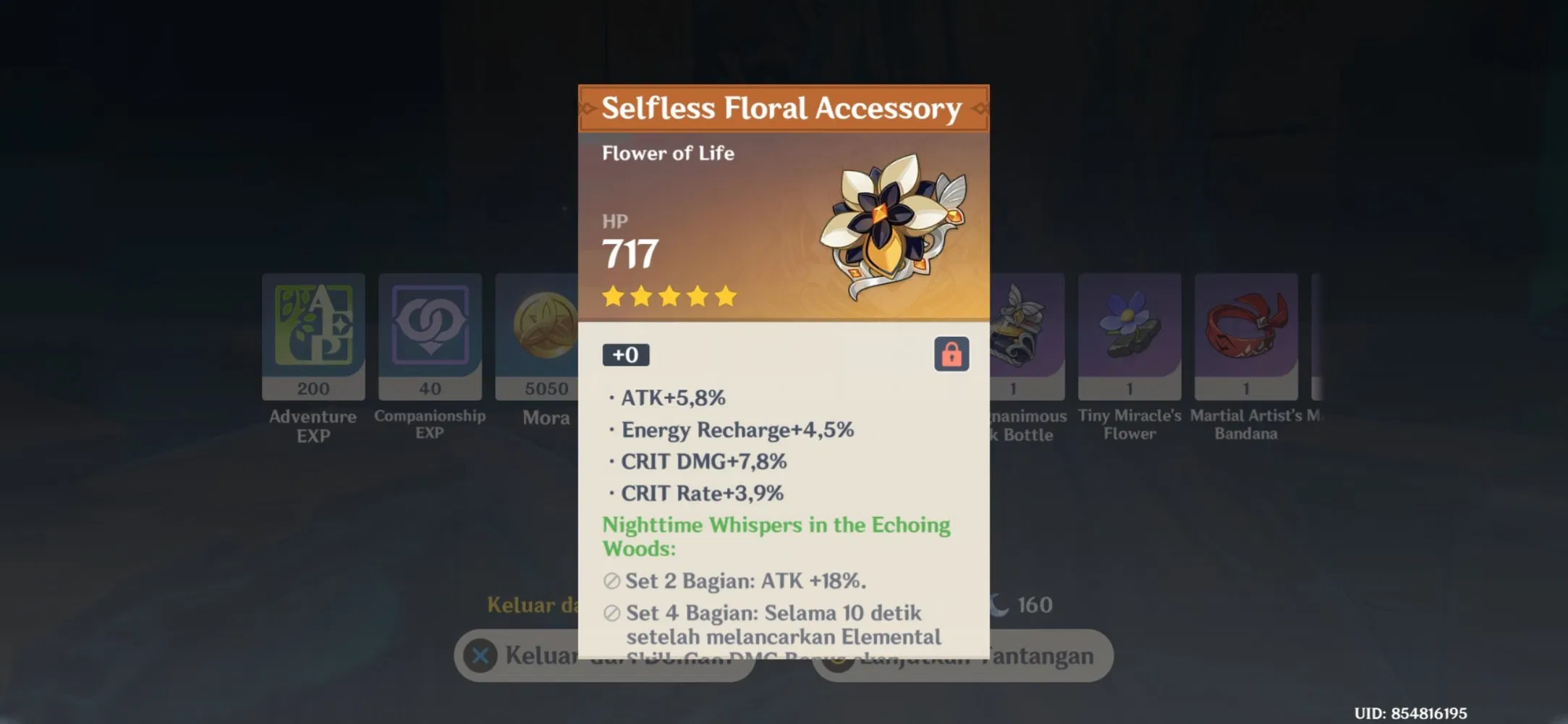Screen dimensions: 1568x724
Task: Toggle the red lock on the artifact
Action: click(952, 354)
